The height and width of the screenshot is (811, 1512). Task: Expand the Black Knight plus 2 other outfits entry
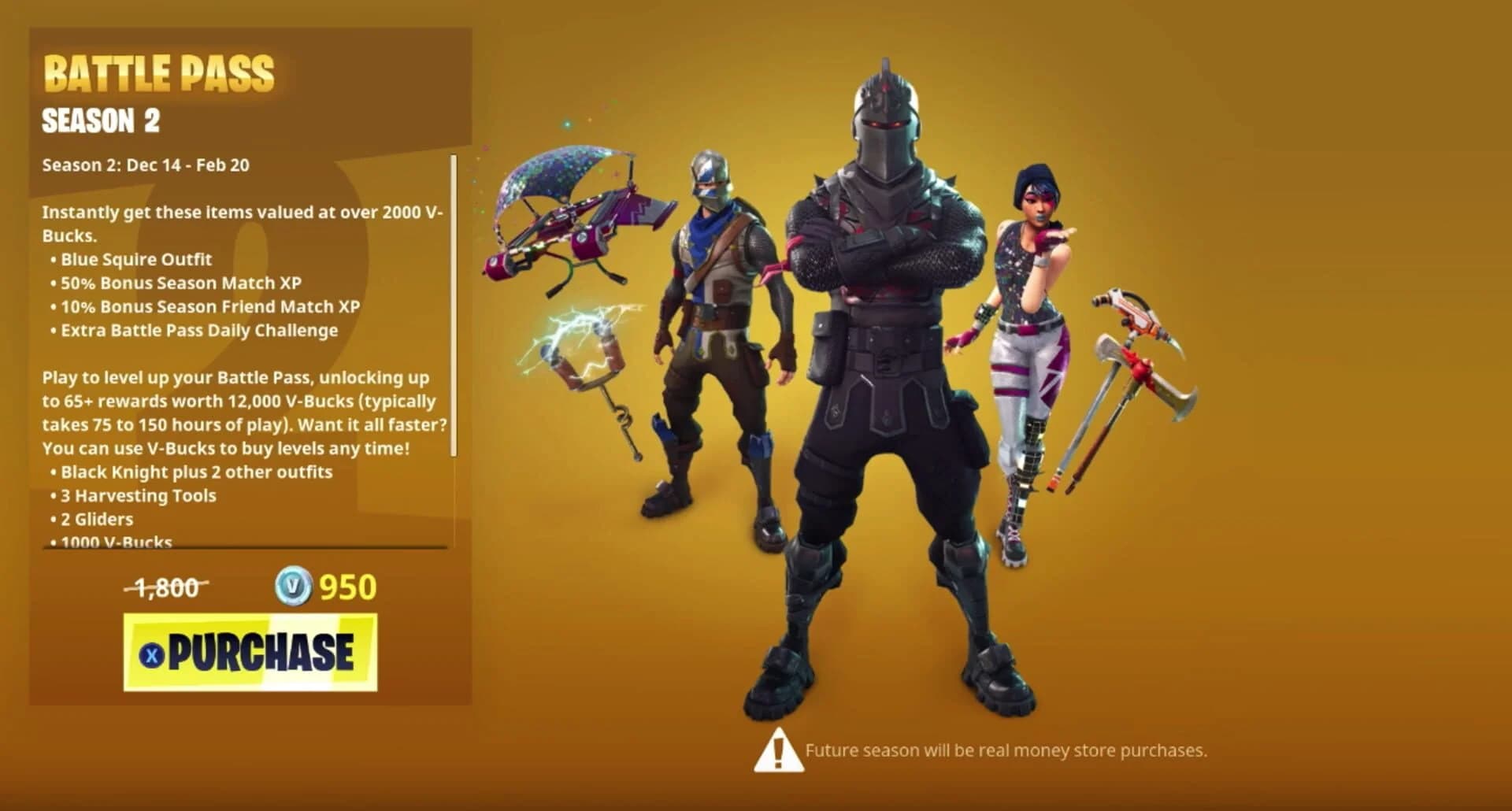tap(193, 472)
